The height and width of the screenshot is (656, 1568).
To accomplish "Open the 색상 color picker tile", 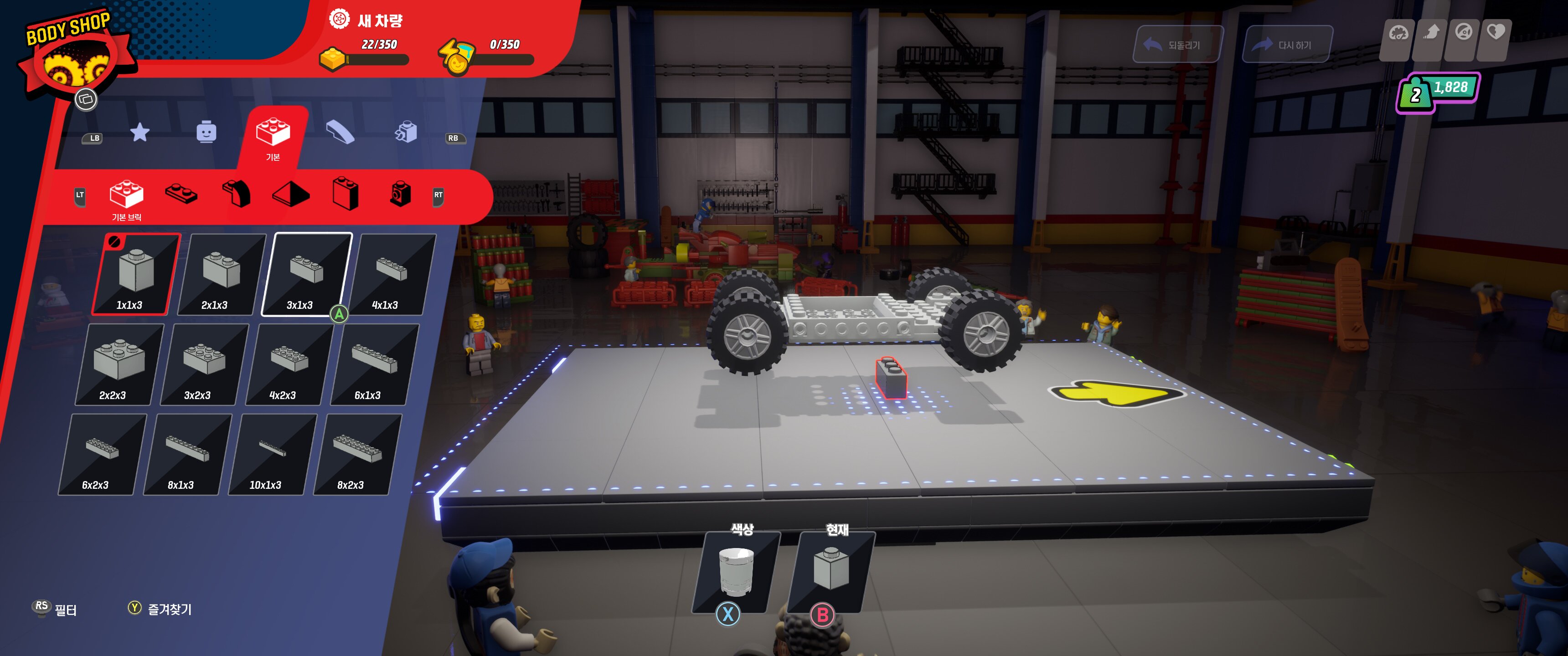I will [736, 572].
